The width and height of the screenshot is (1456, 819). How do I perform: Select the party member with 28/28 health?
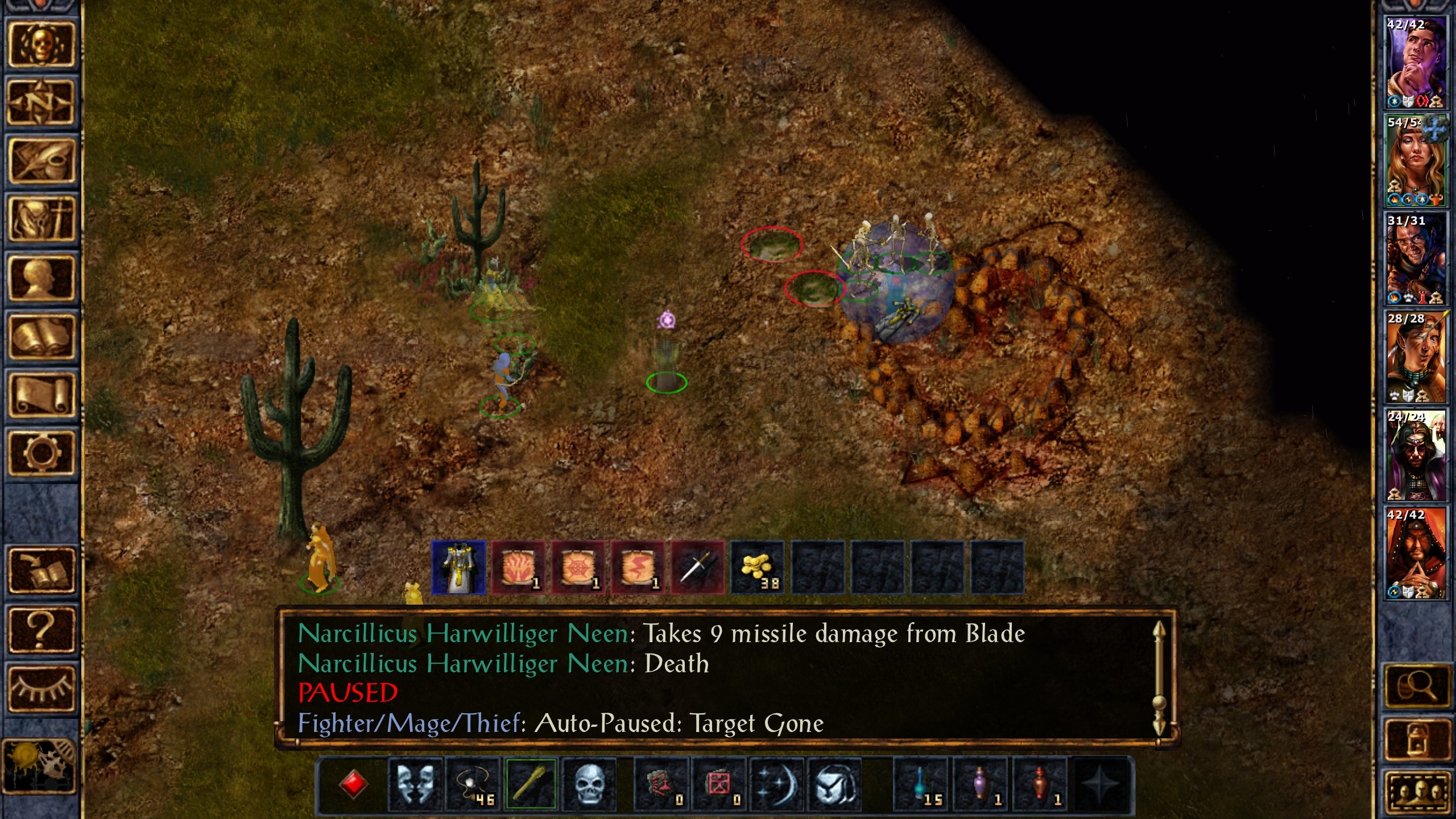point(1416,357)
